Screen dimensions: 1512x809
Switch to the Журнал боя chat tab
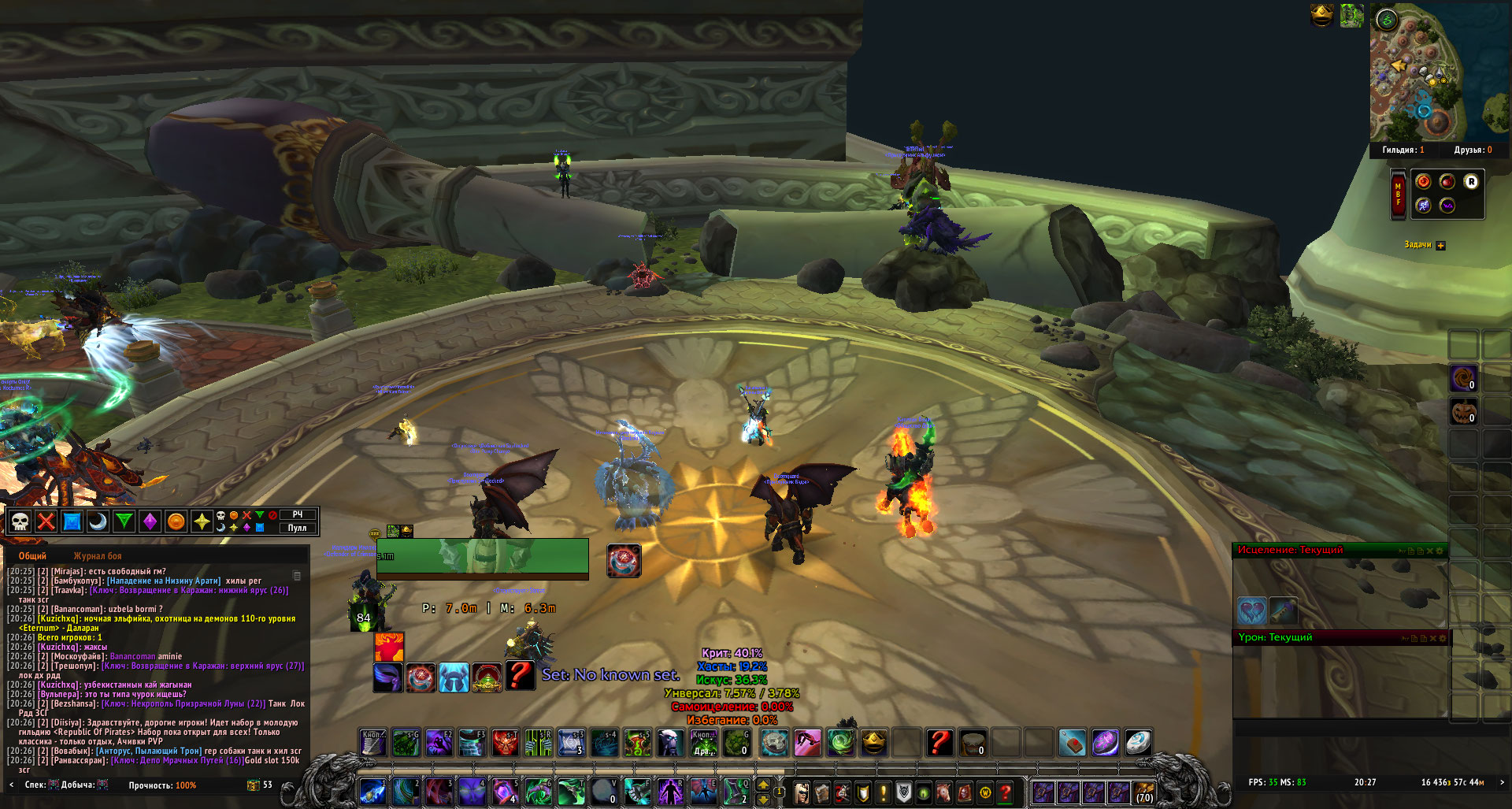(x=98, y=556)
